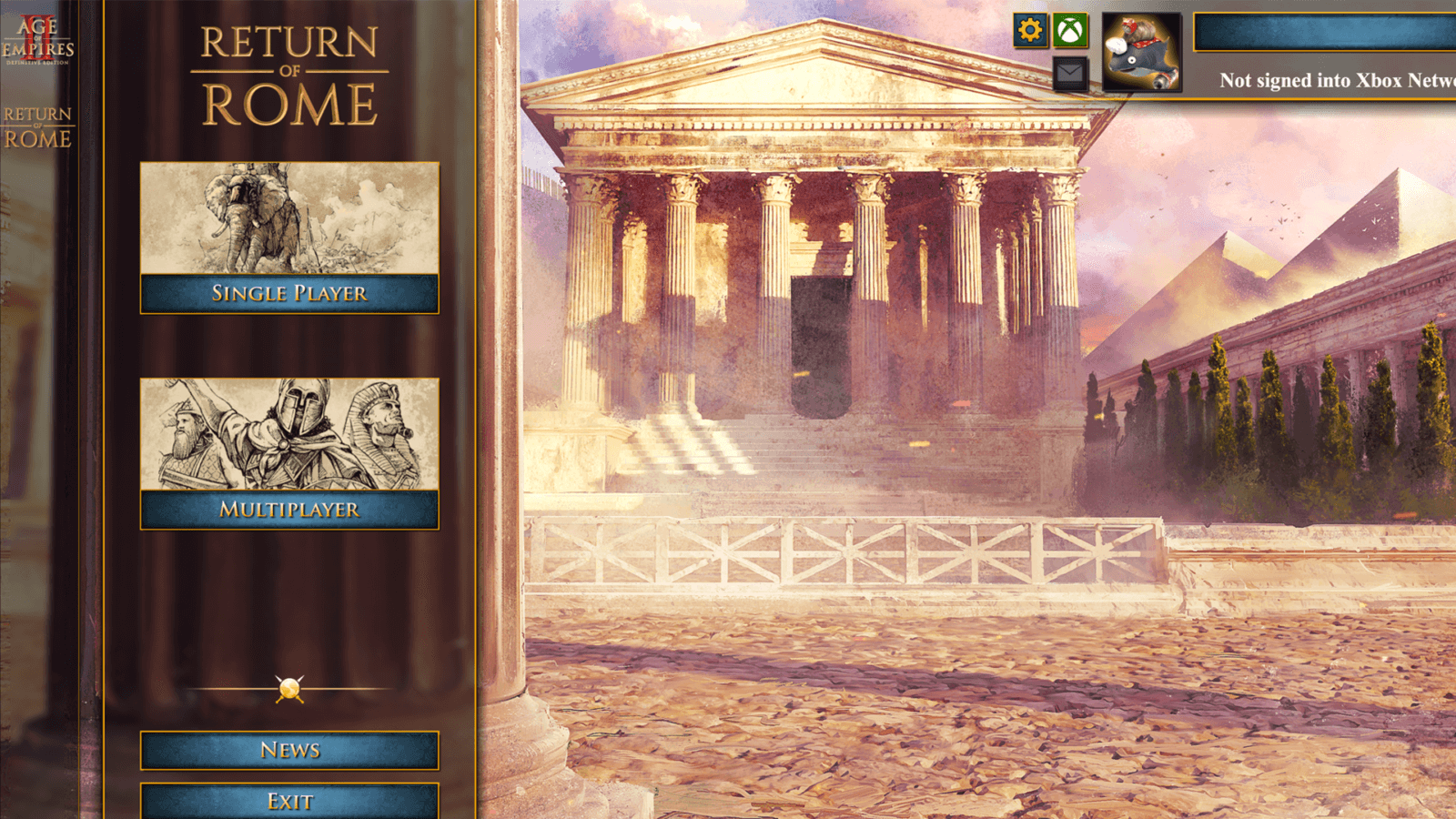Click the empty blue status banner
1456x819 pixels.
(x=1329, y=30)
